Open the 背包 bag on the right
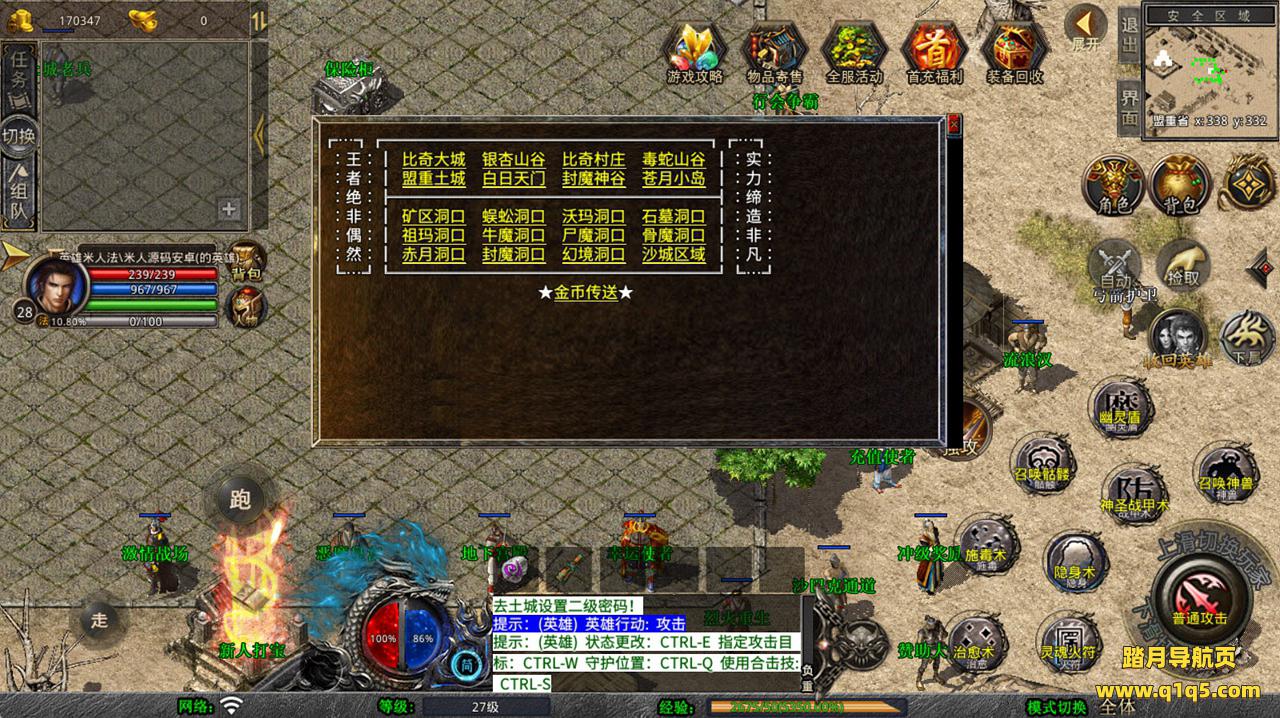Screen dimensions: 1280x718 coord(1180,184)
